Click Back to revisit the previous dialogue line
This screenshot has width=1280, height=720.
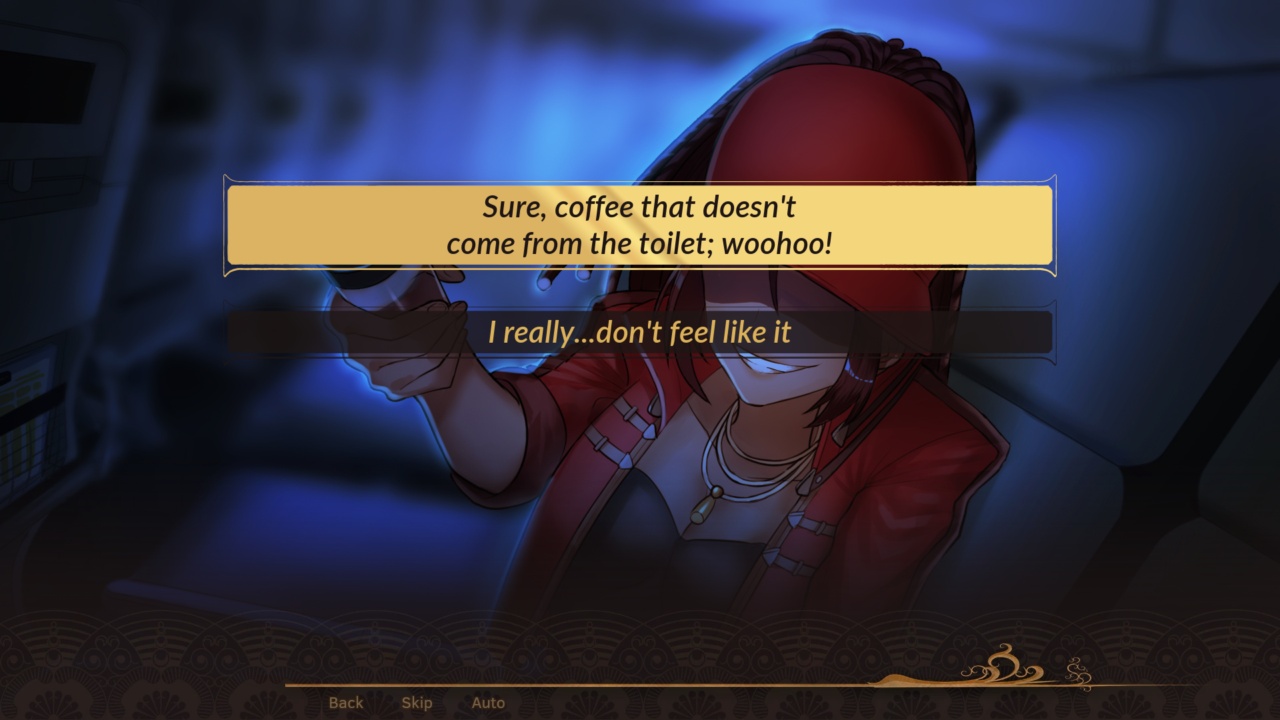(344, 703)
